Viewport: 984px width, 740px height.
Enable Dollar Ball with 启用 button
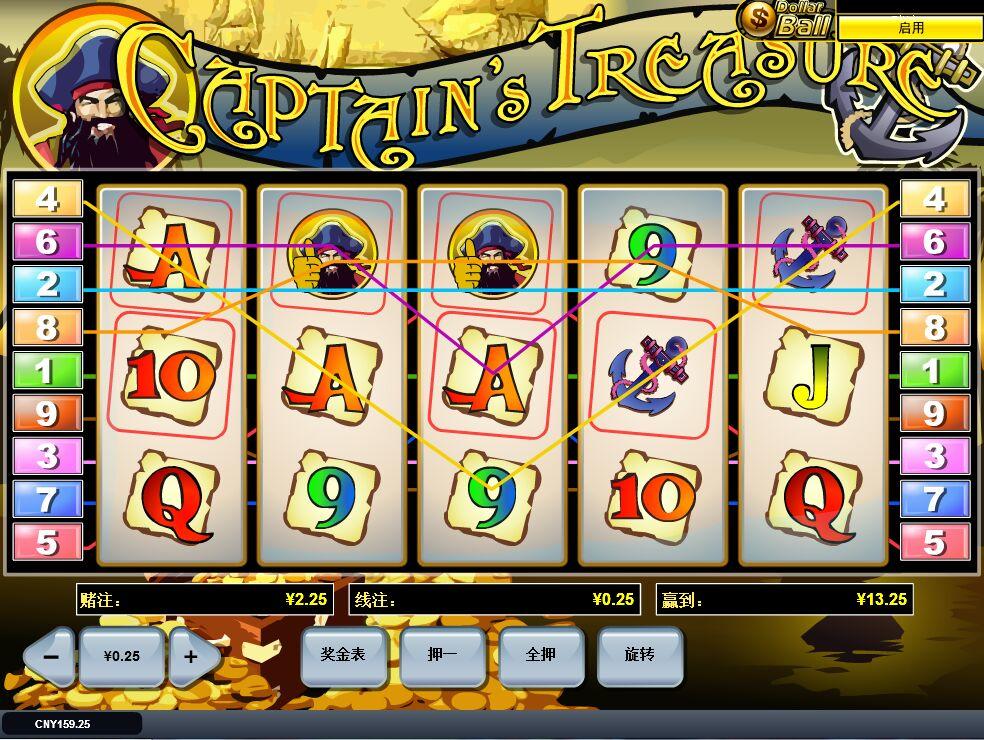pyautogui.click(x=910, y=28)
